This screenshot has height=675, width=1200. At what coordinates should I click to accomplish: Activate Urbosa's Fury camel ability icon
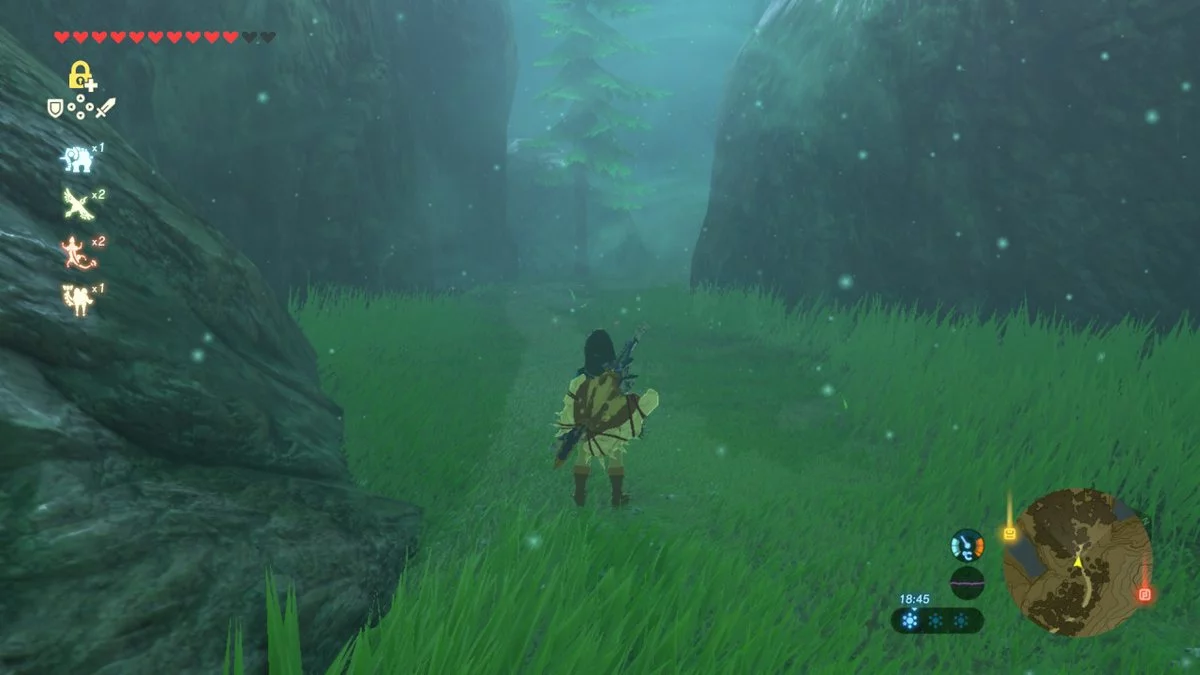(75, 299)
